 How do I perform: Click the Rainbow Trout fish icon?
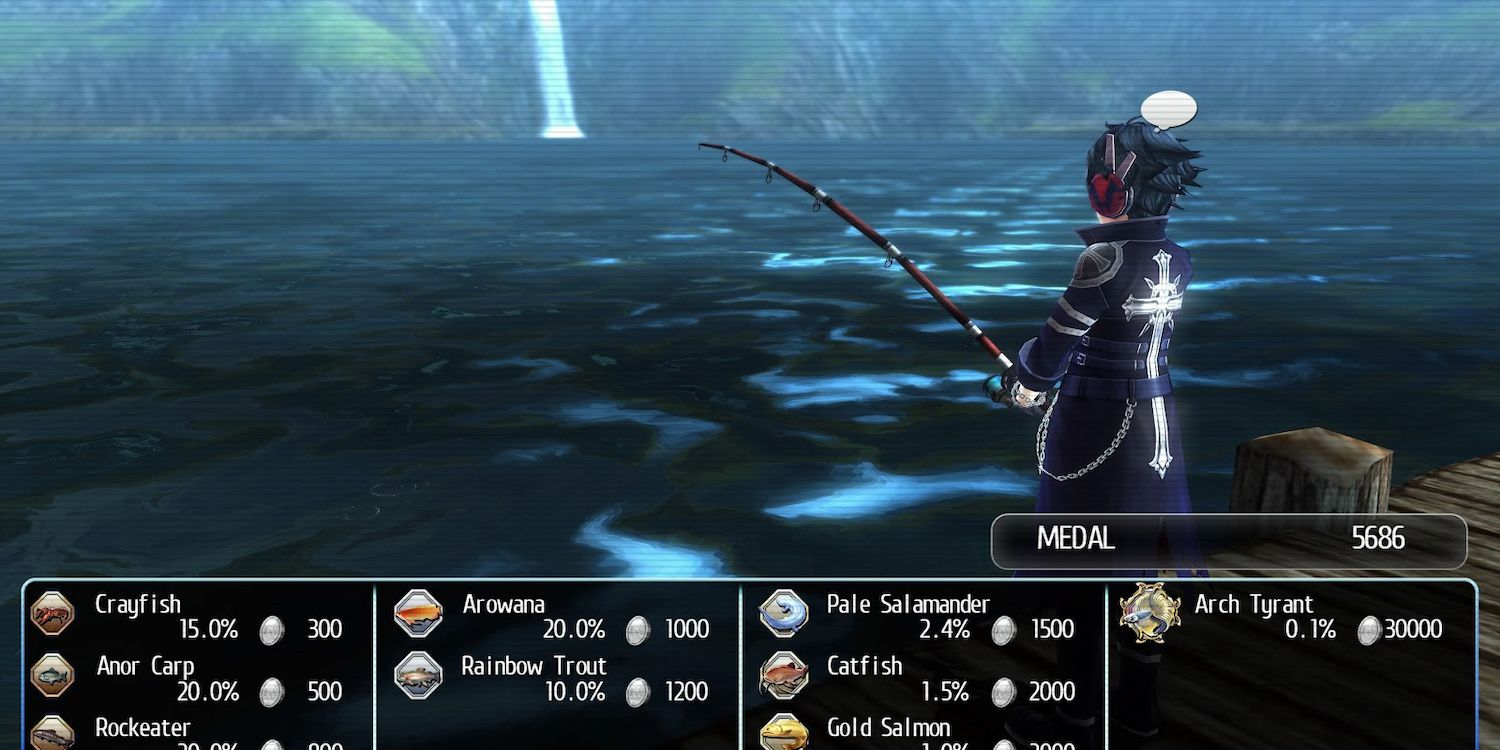[420, 675]
